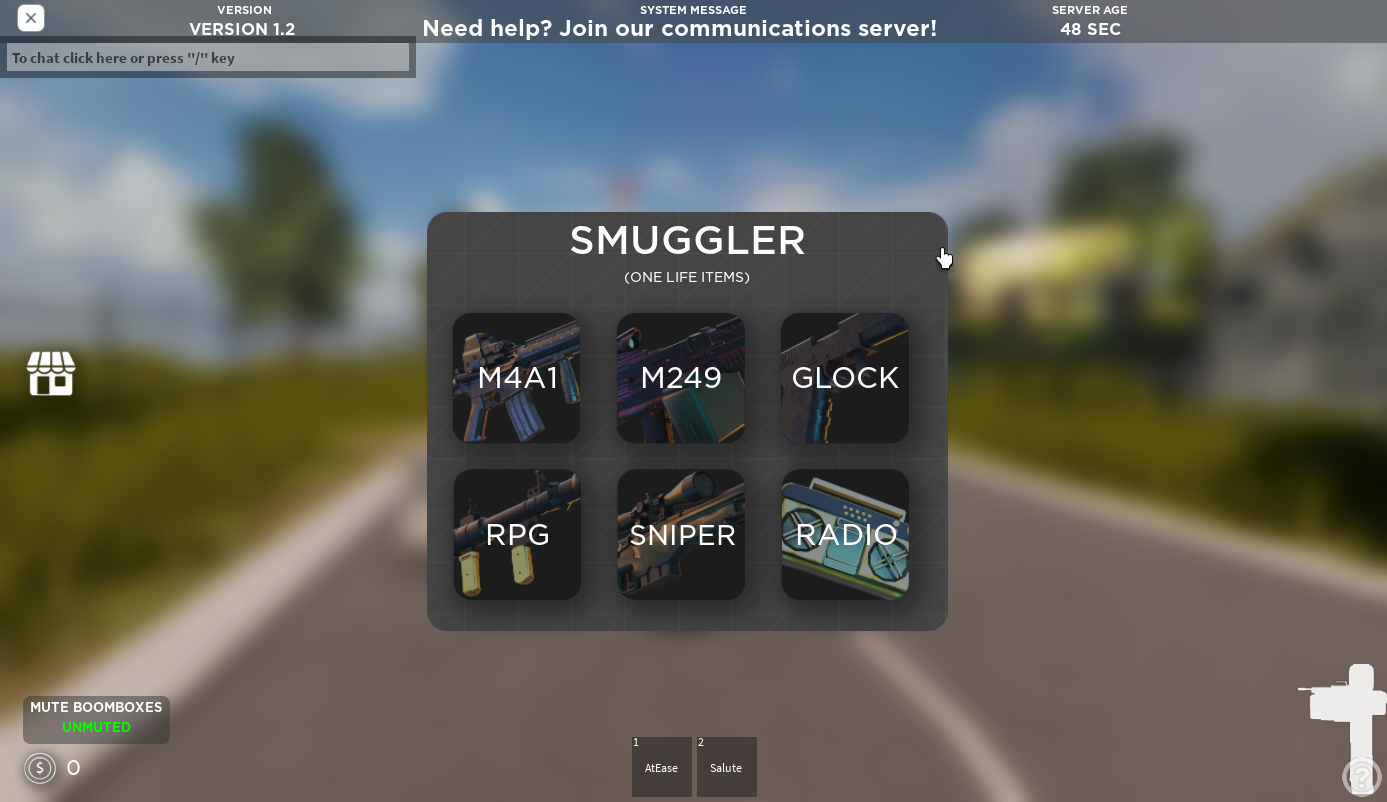1387x802 pixels.
Task: Pick the RADIO boombox tile
Action: pyautogui.click(x=845, y=535)
